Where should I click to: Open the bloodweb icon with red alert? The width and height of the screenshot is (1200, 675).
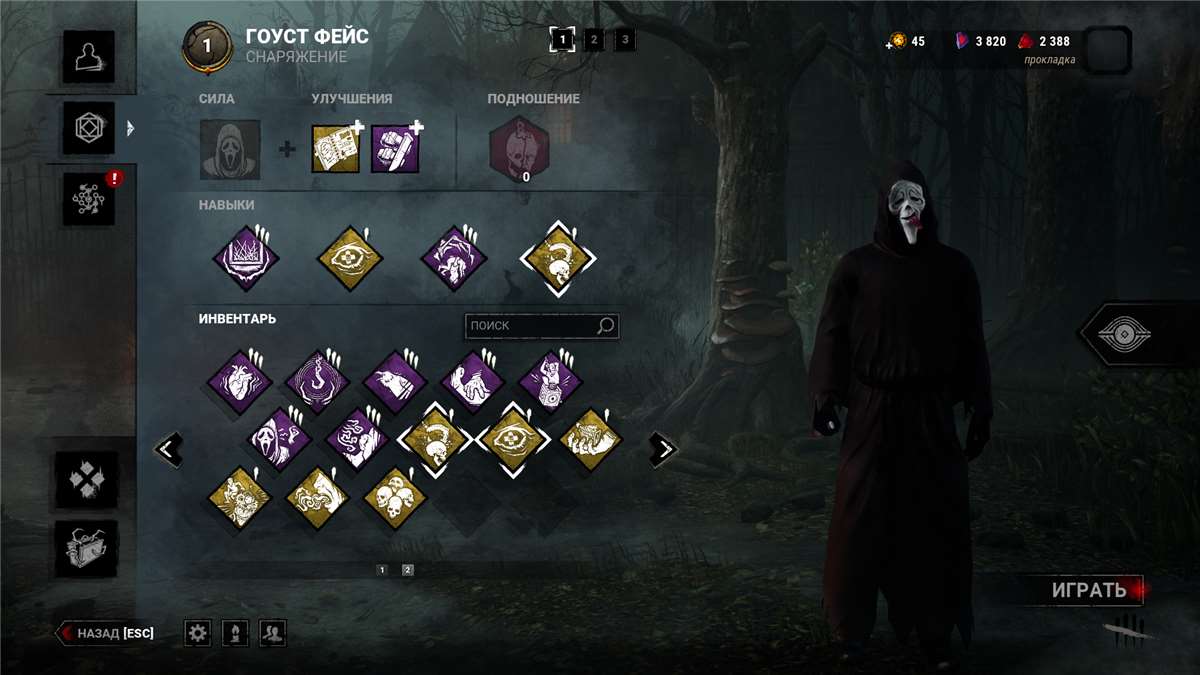(89, 198)
